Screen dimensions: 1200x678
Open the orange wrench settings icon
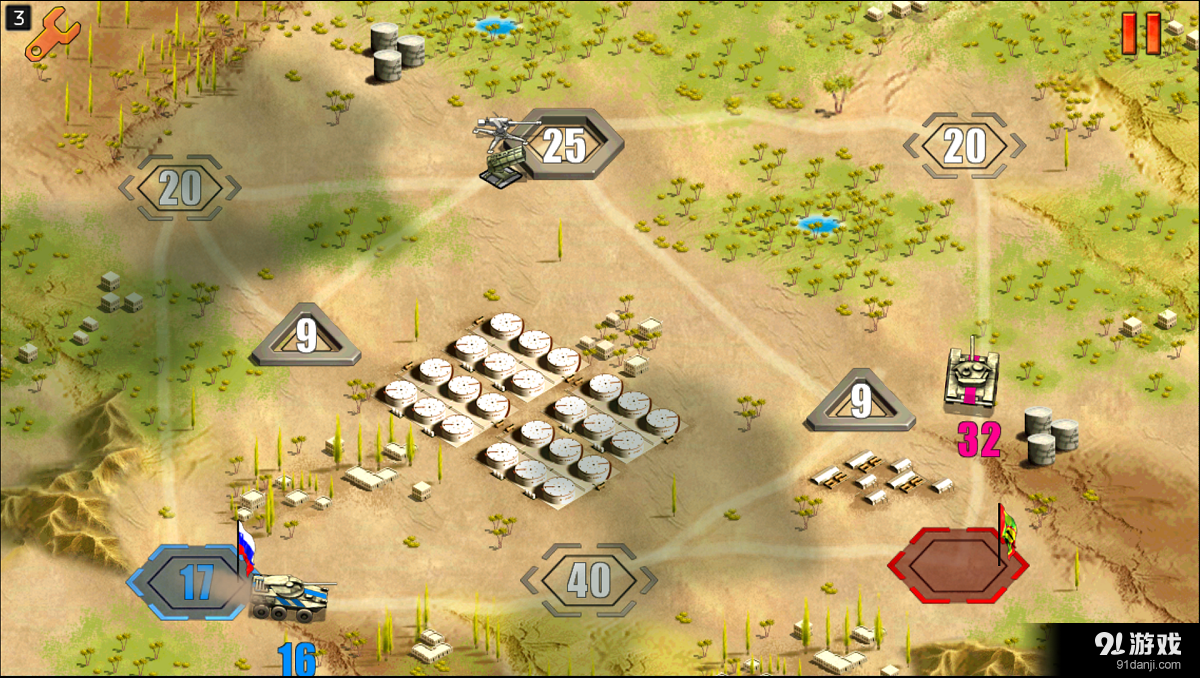click(52, 32)
